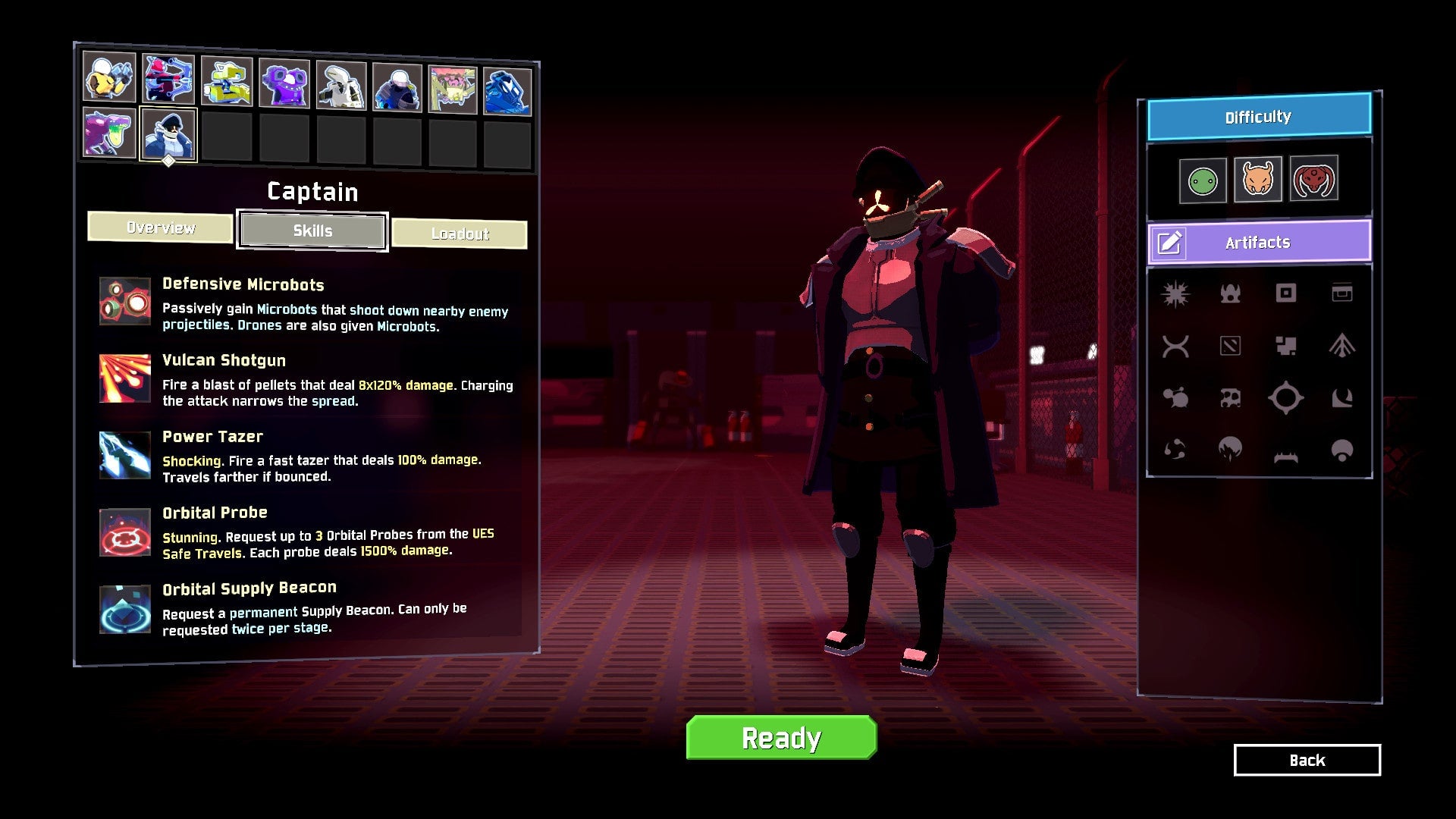Select the green Drizzle difficulty icon
The width and height of the screenshot is (1456, 819).
click(x=1204, y=180)
